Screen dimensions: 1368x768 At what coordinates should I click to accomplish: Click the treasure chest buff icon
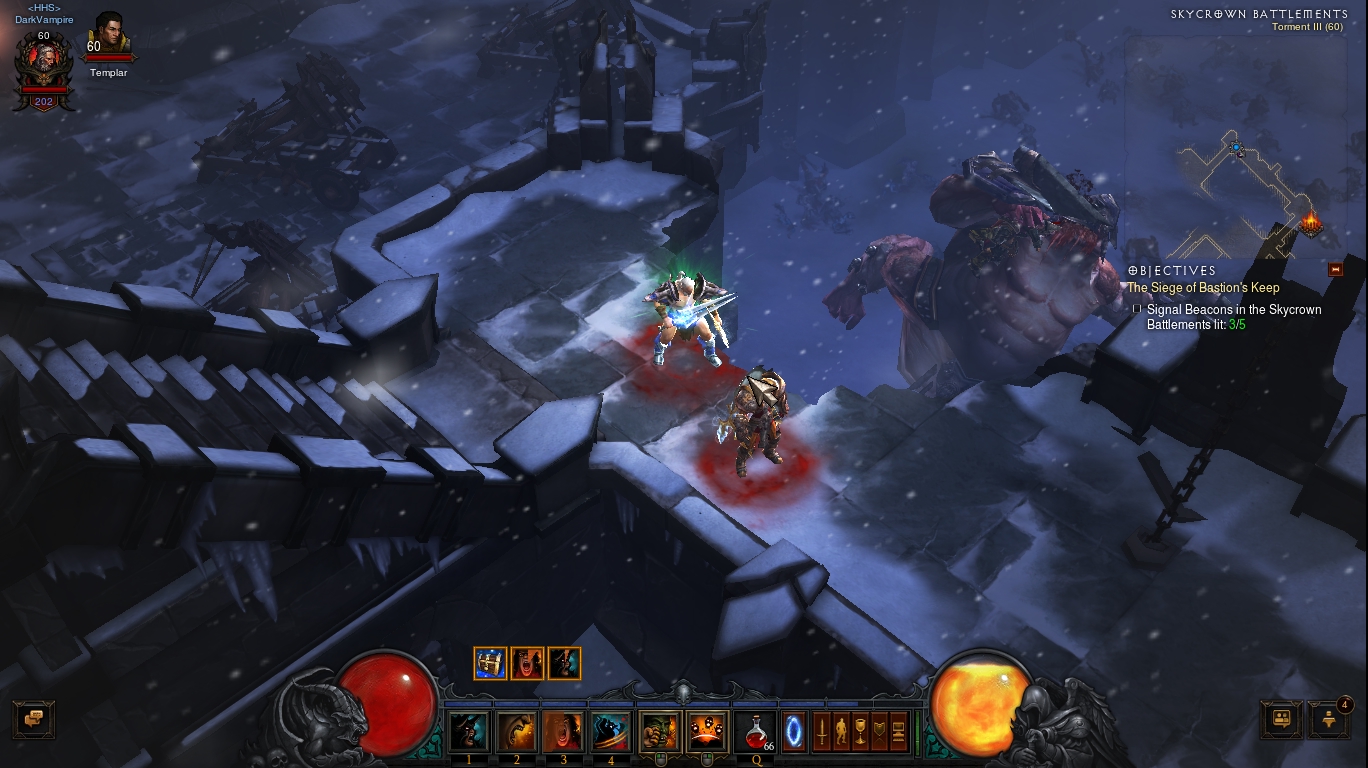point(490,663)
